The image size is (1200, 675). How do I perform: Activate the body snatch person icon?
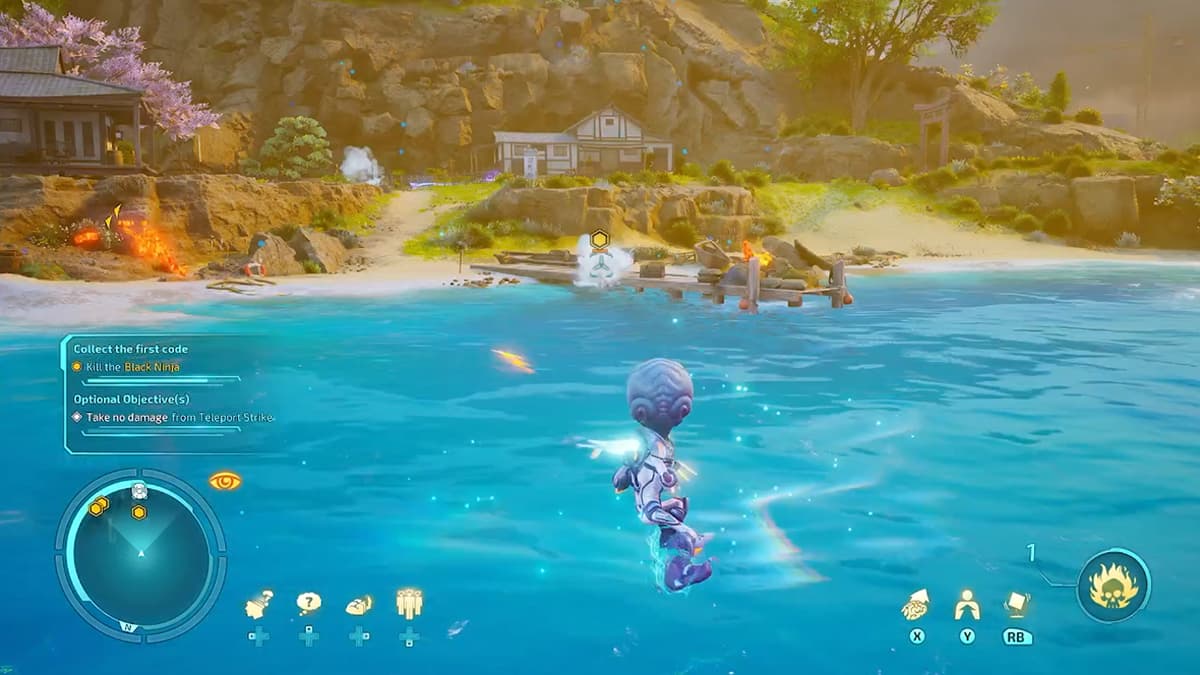966,604
